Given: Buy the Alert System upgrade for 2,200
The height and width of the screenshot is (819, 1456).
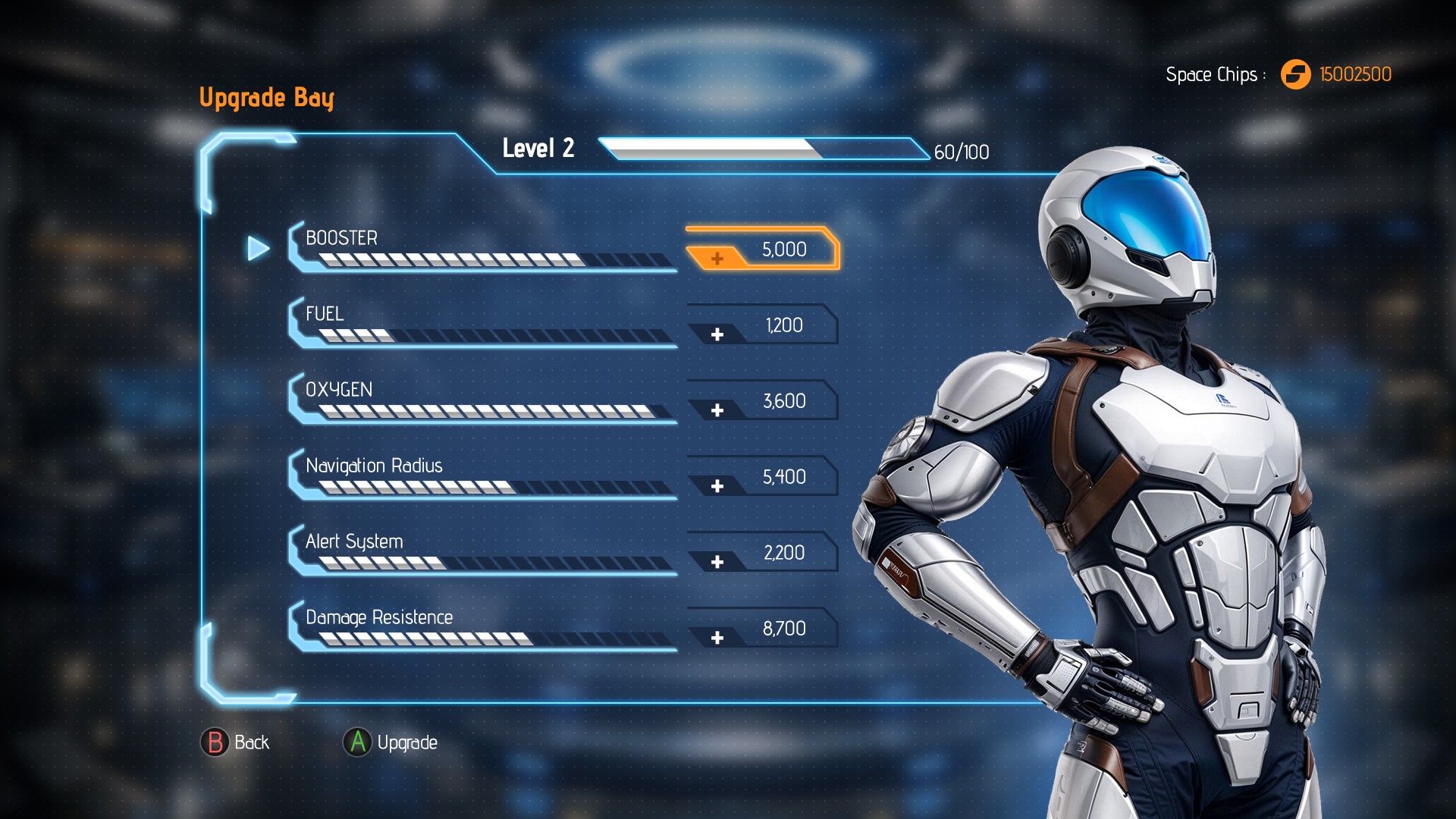Looking at the screenshot, I should point(762,553).
